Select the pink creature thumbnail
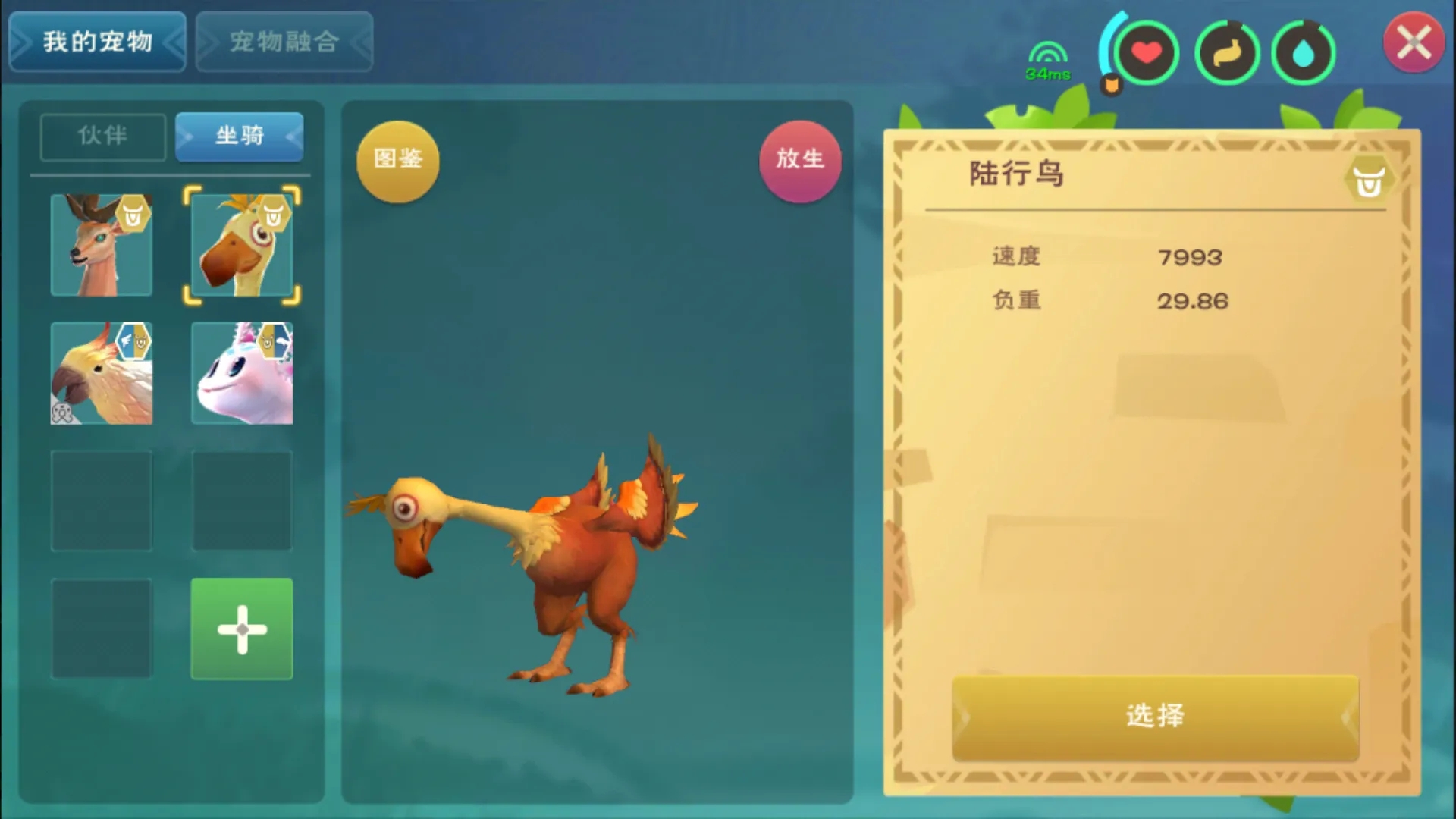Viewport: 1456px width, 819px height. point(241,373)
